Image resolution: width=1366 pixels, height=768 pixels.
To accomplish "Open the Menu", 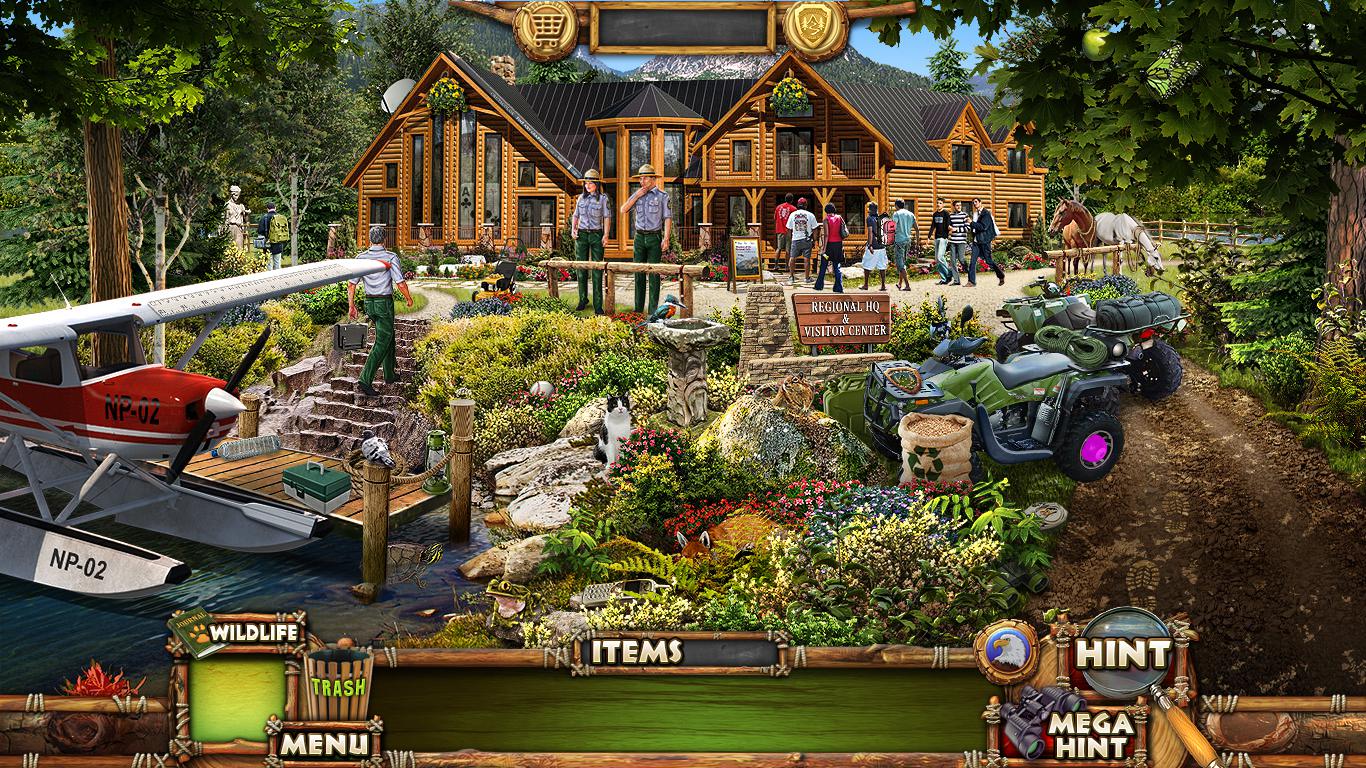I will tap(323, 743).
